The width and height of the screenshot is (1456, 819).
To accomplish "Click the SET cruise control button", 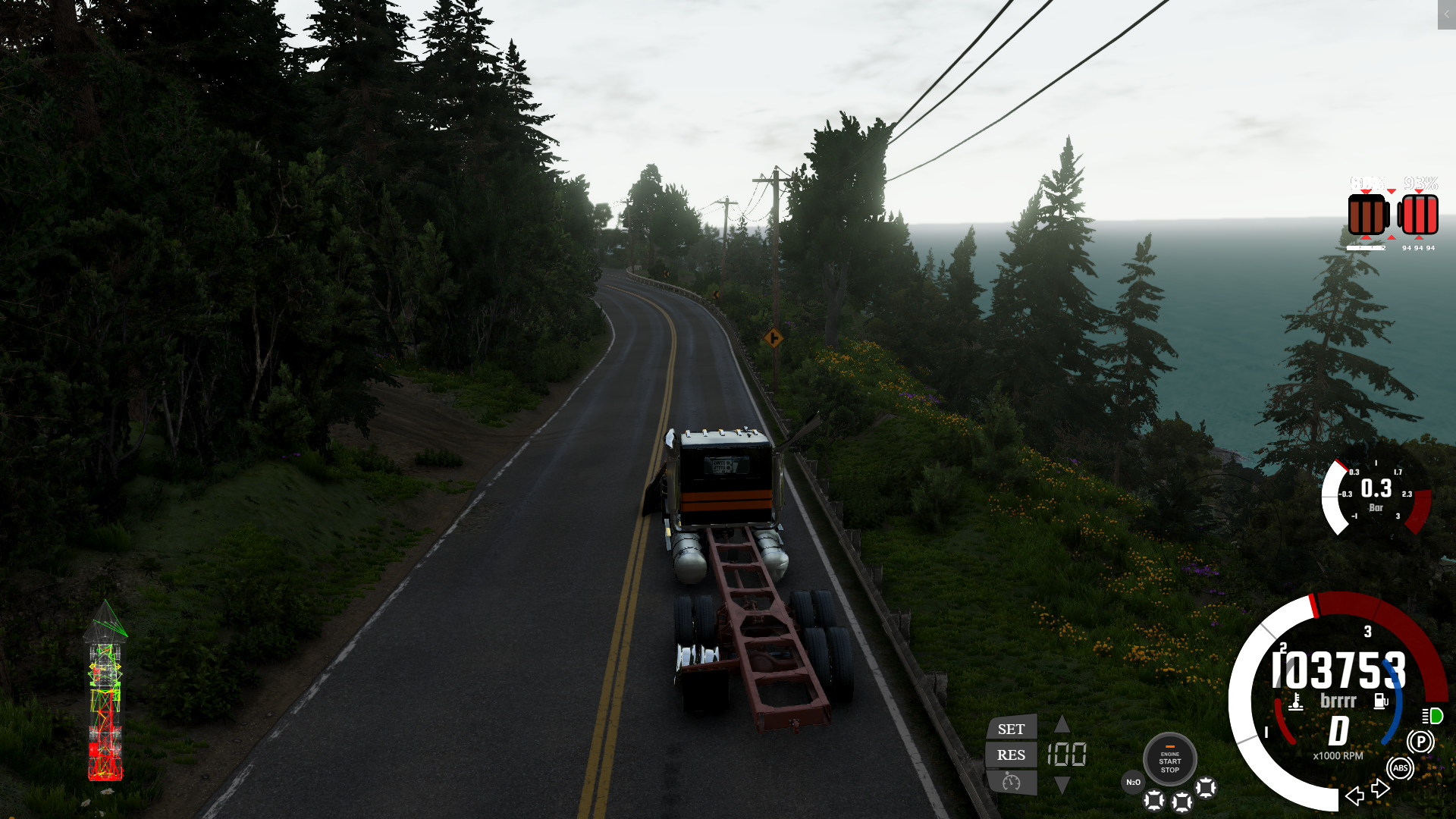I will [x=1011, y=729].
